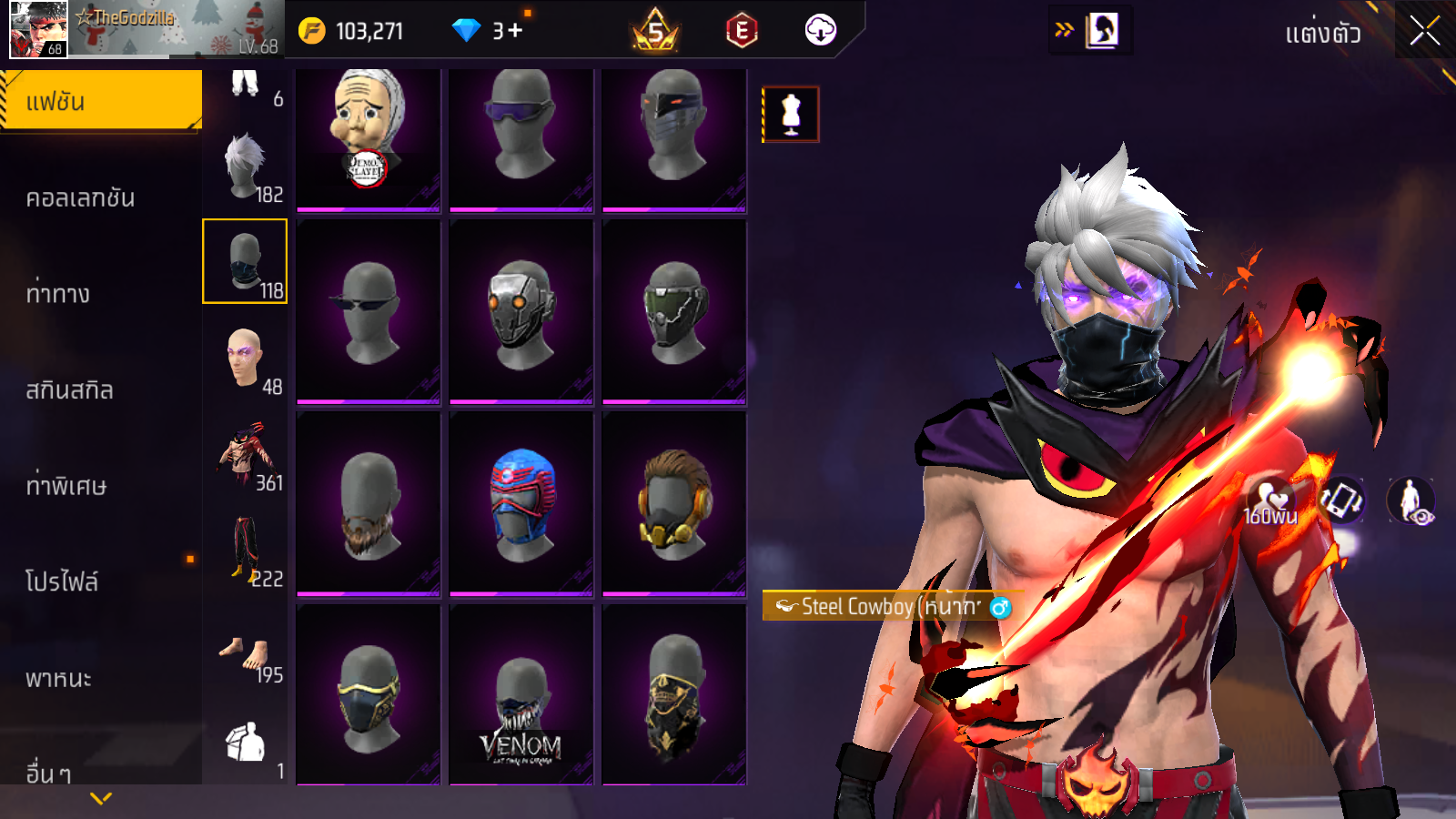Viewport: 1456px width, 819px height.
Task: Select the Venom mask item
Action: point(521,696)
